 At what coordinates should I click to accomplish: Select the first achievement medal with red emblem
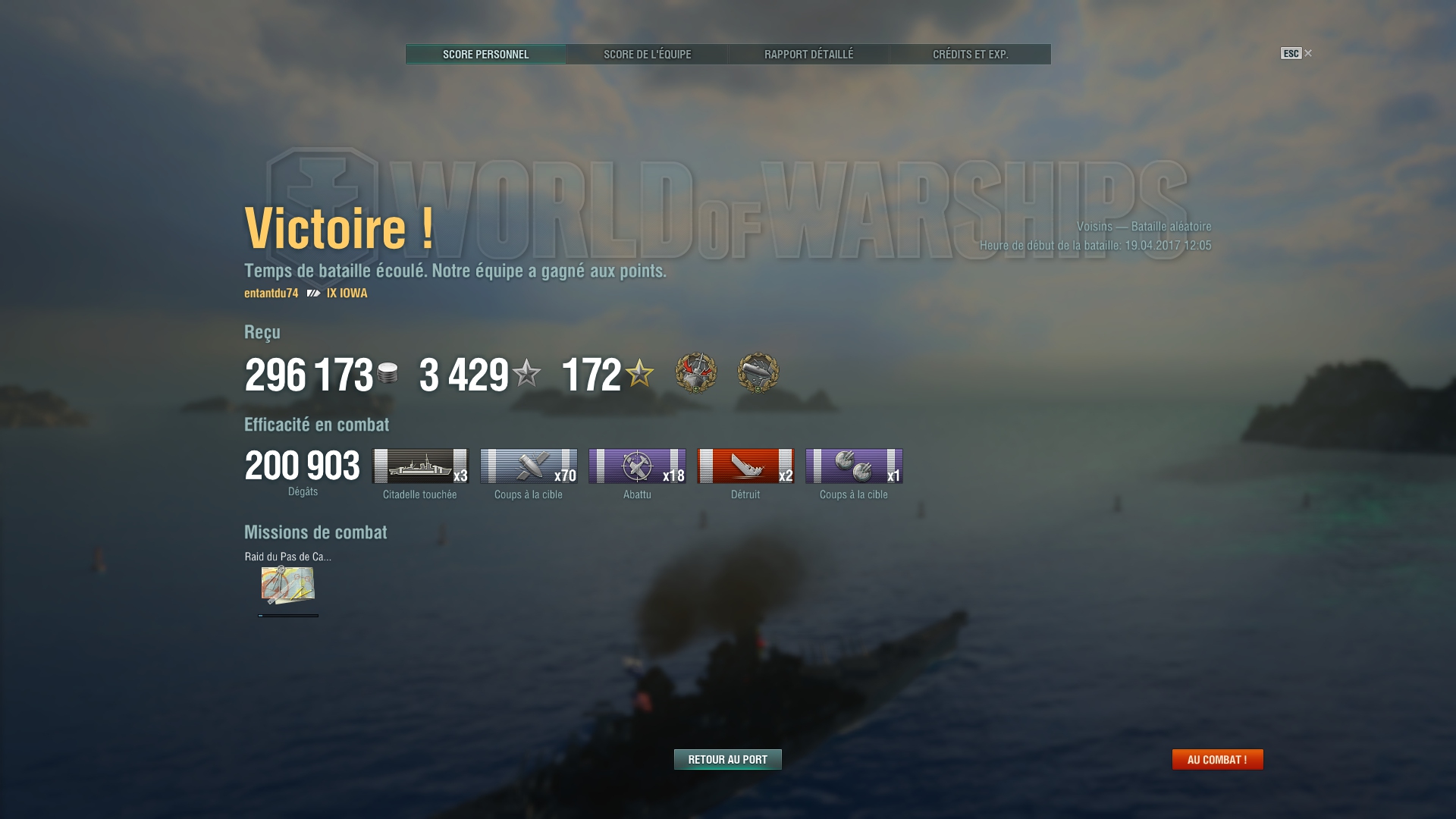pos(695,372)
